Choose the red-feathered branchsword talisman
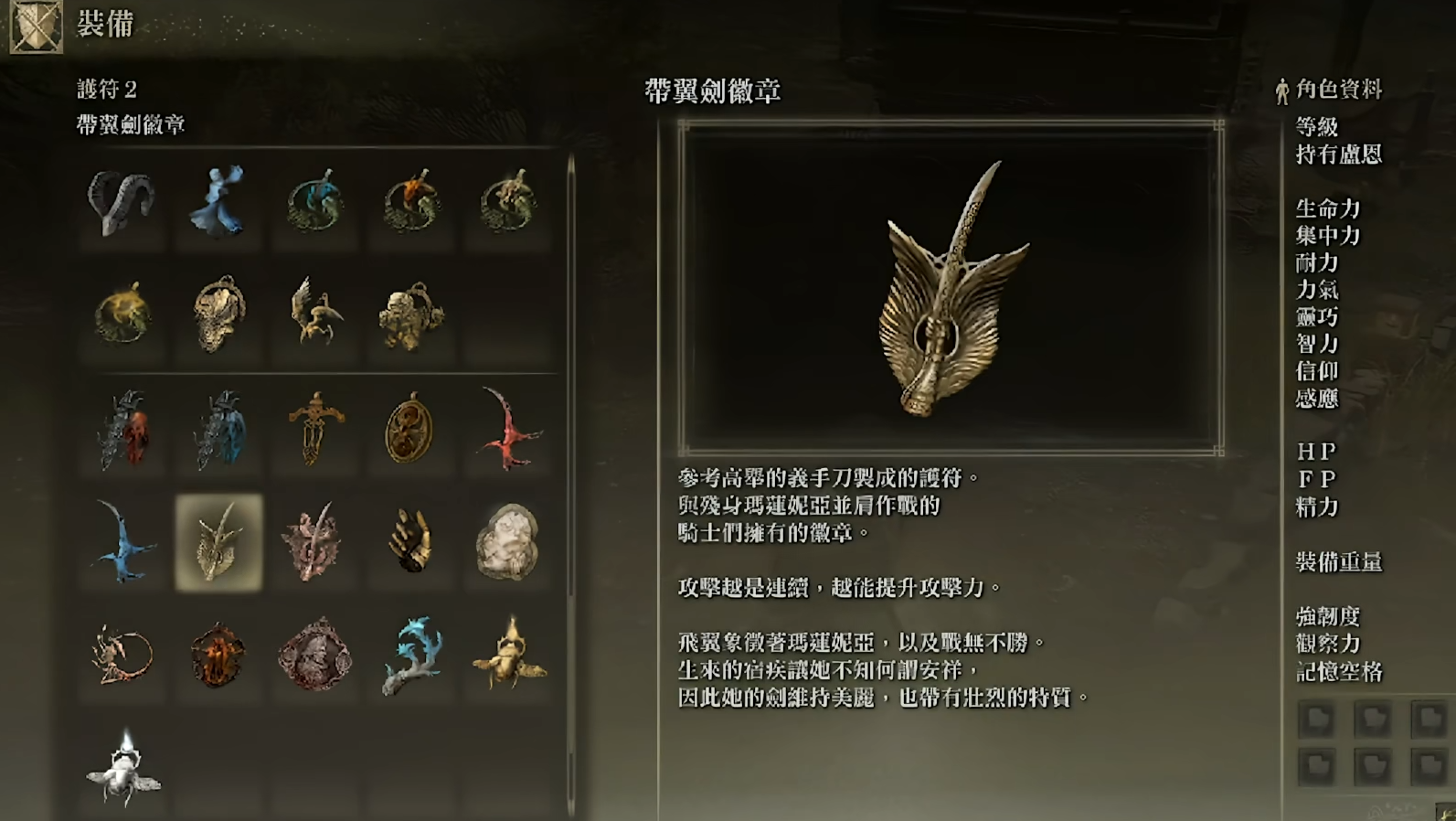The width and height of the screenshot is (1456, 821). point(123,430)
